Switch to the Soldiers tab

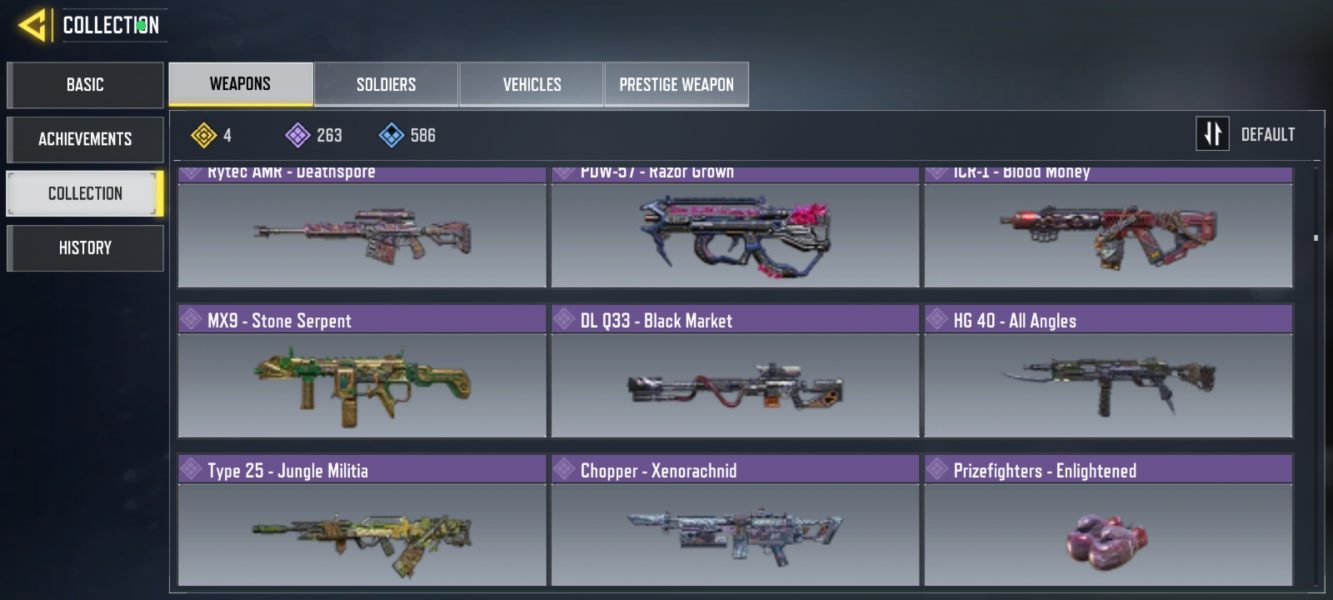(386, 84)
